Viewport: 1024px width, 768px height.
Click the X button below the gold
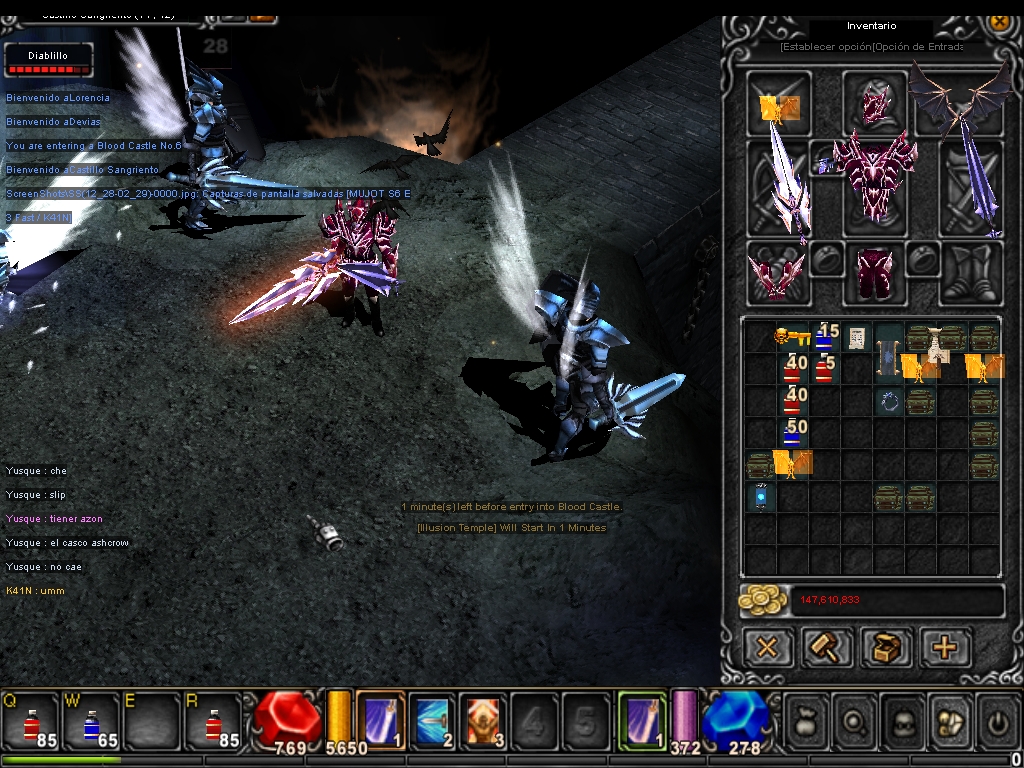767,647
